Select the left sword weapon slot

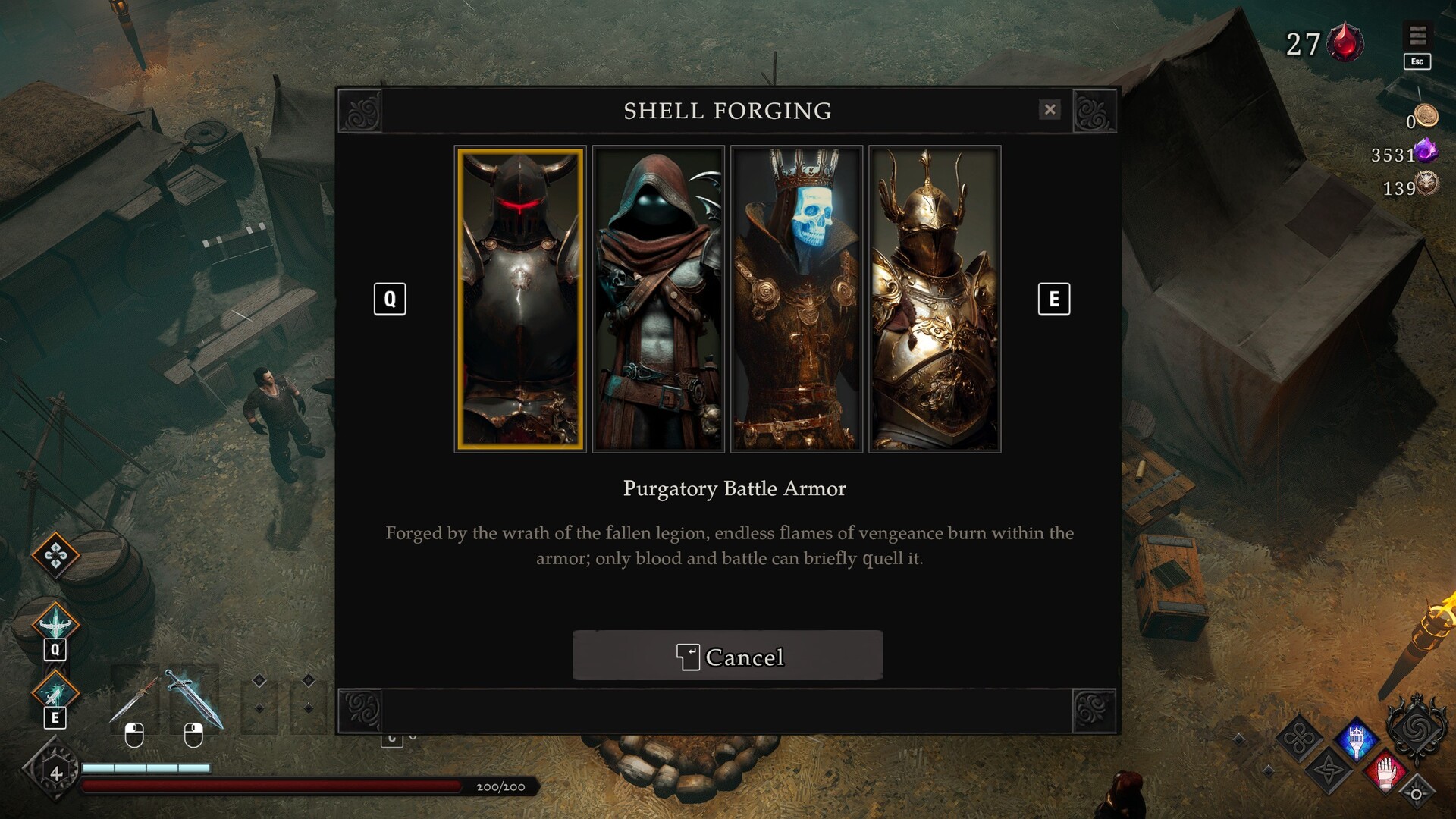point(134,699)
